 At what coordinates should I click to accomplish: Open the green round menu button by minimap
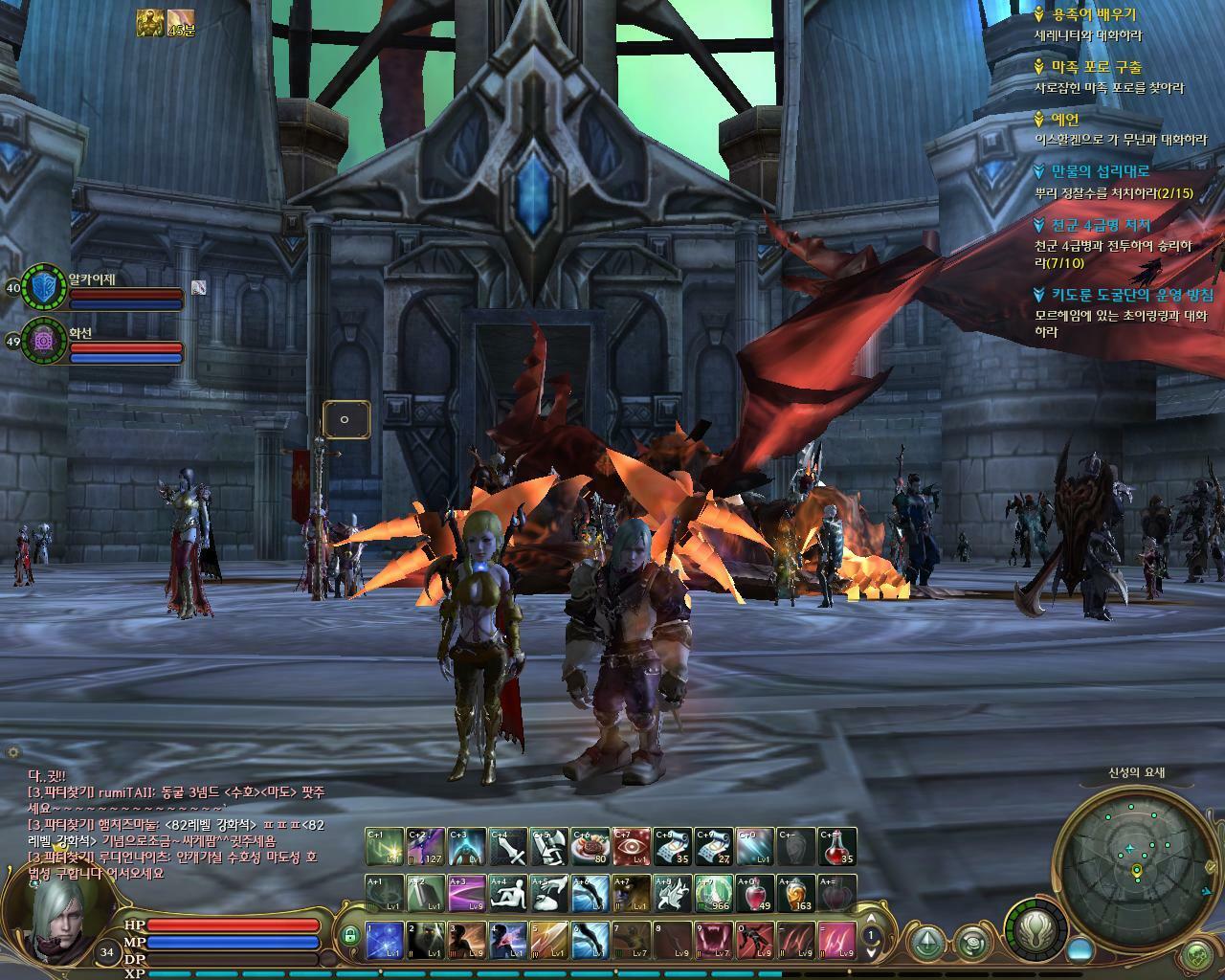point(1197,954)
